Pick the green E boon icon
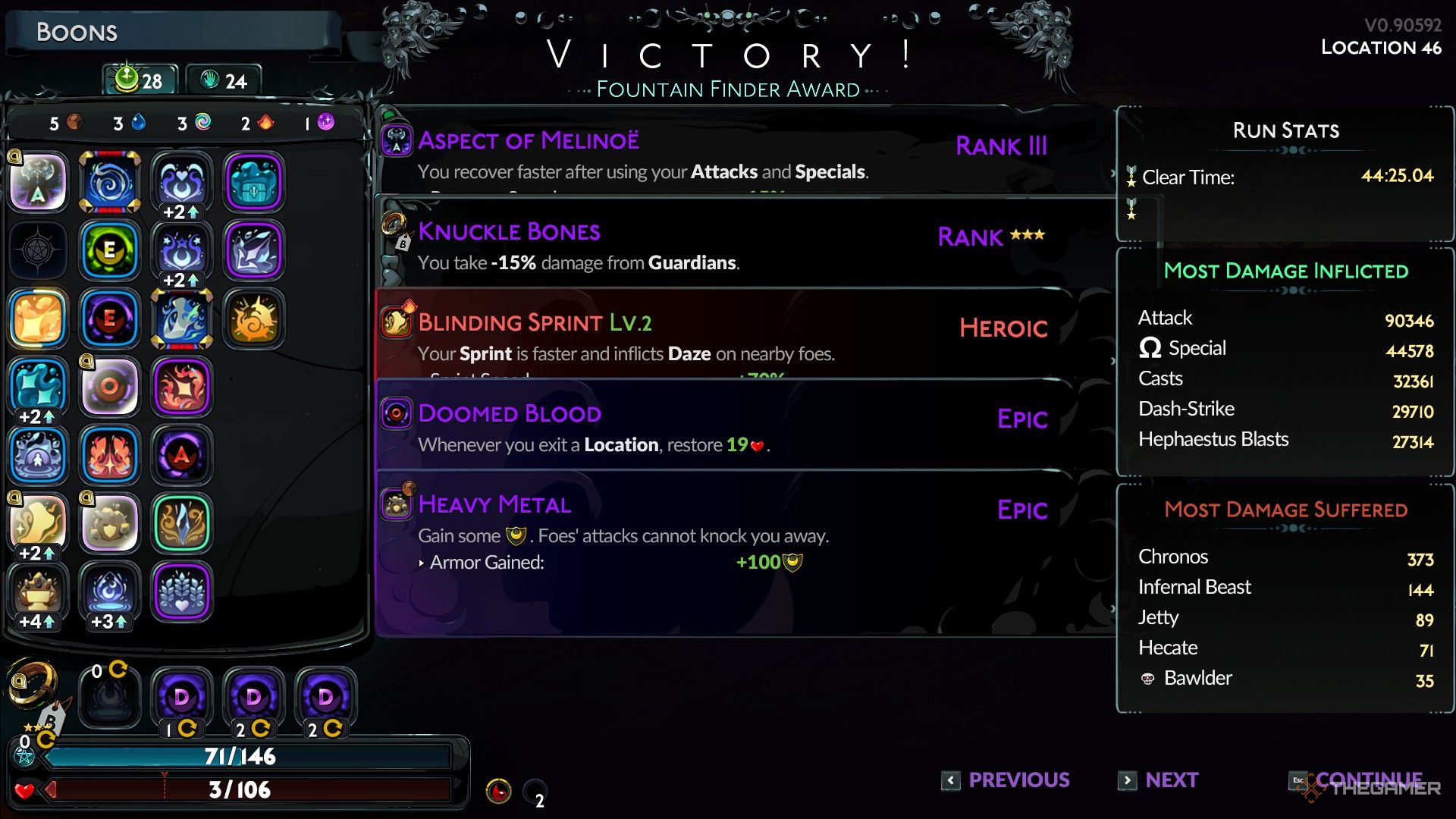This screenshot has height=819, width=1456. (x=110, y=250)
